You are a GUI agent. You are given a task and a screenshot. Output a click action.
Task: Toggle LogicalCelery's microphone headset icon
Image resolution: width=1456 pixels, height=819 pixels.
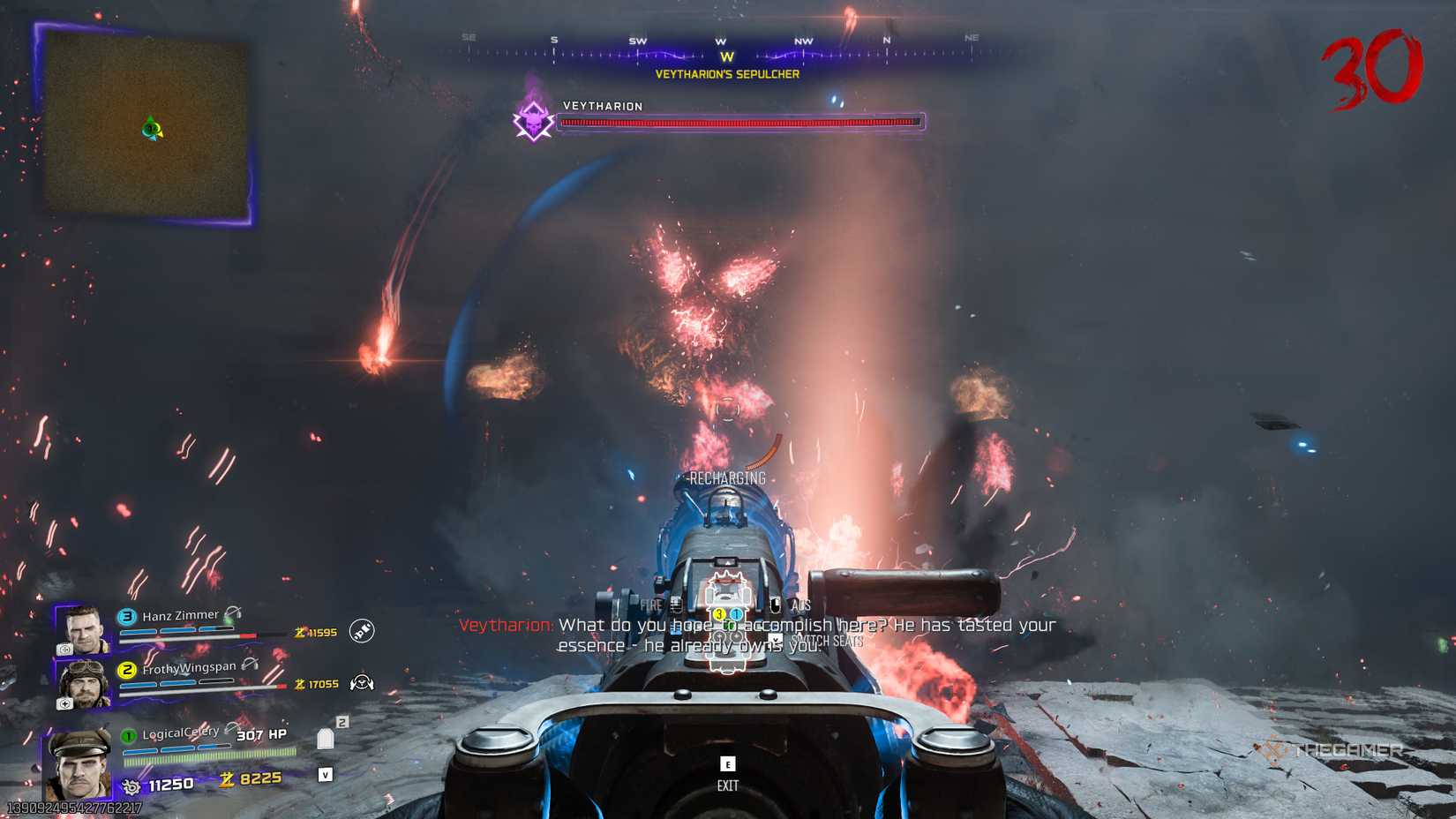coord(231,727)
